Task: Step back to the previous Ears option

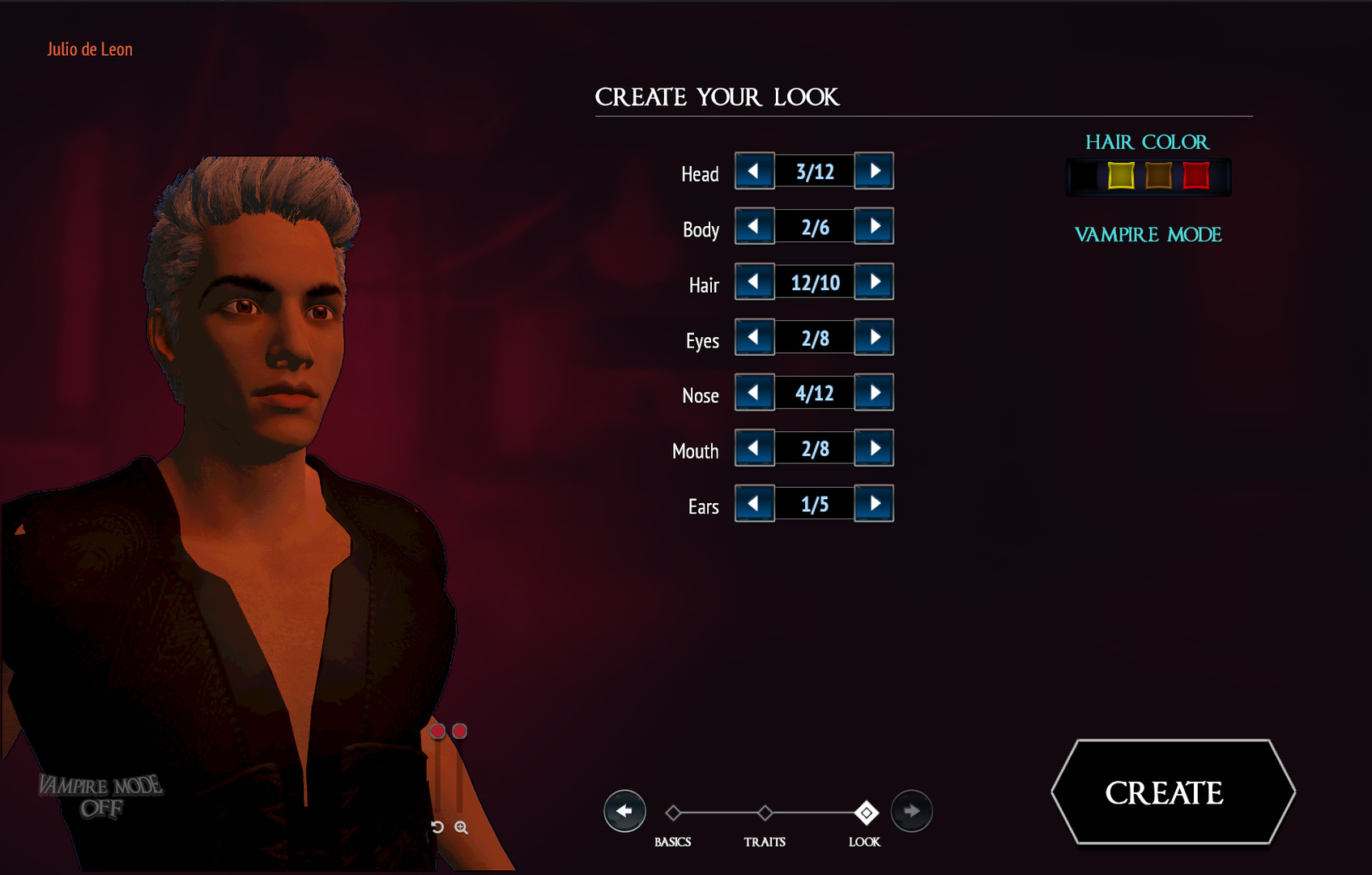Action: [754, 503]
